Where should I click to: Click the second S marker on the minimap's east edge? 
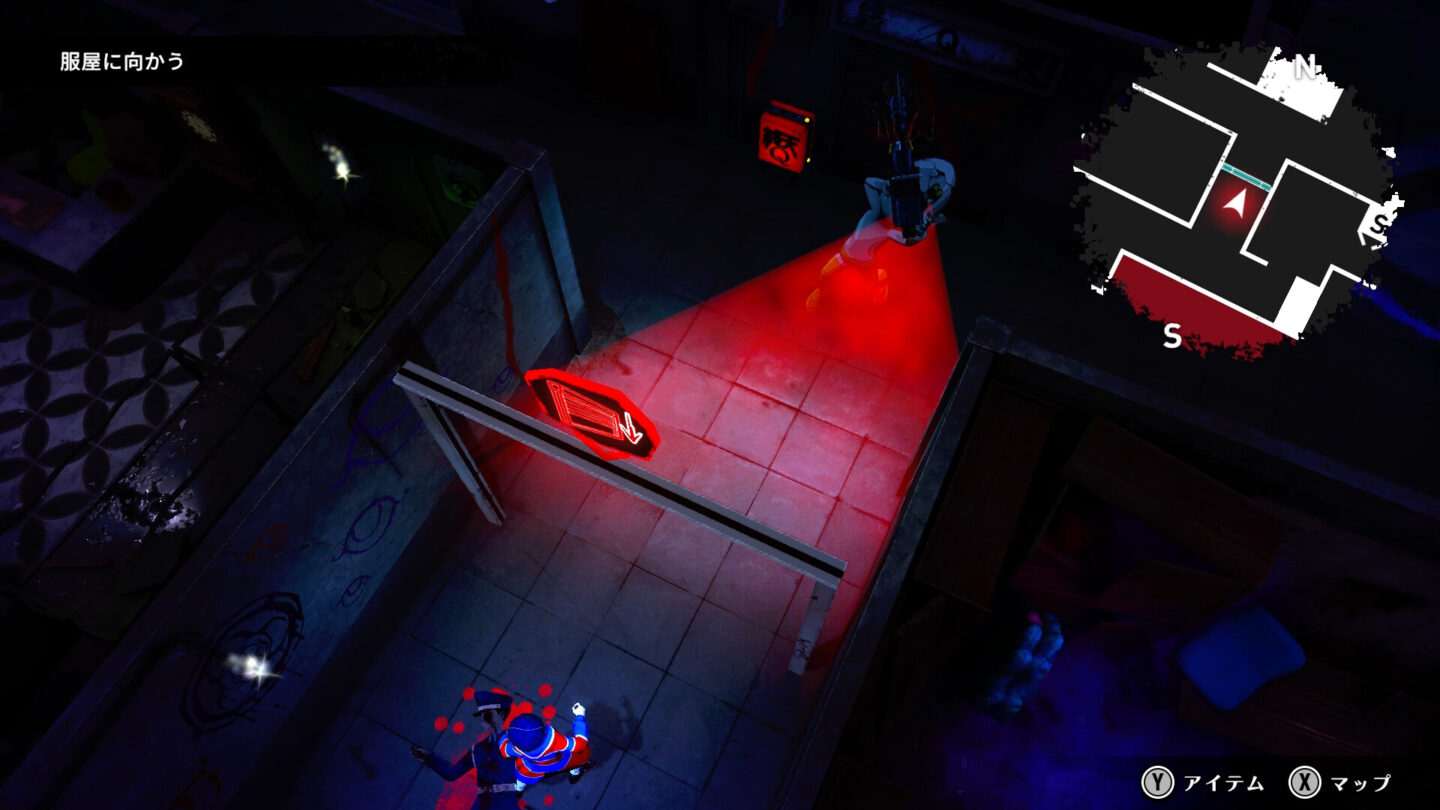click(x=1378, y=222)
